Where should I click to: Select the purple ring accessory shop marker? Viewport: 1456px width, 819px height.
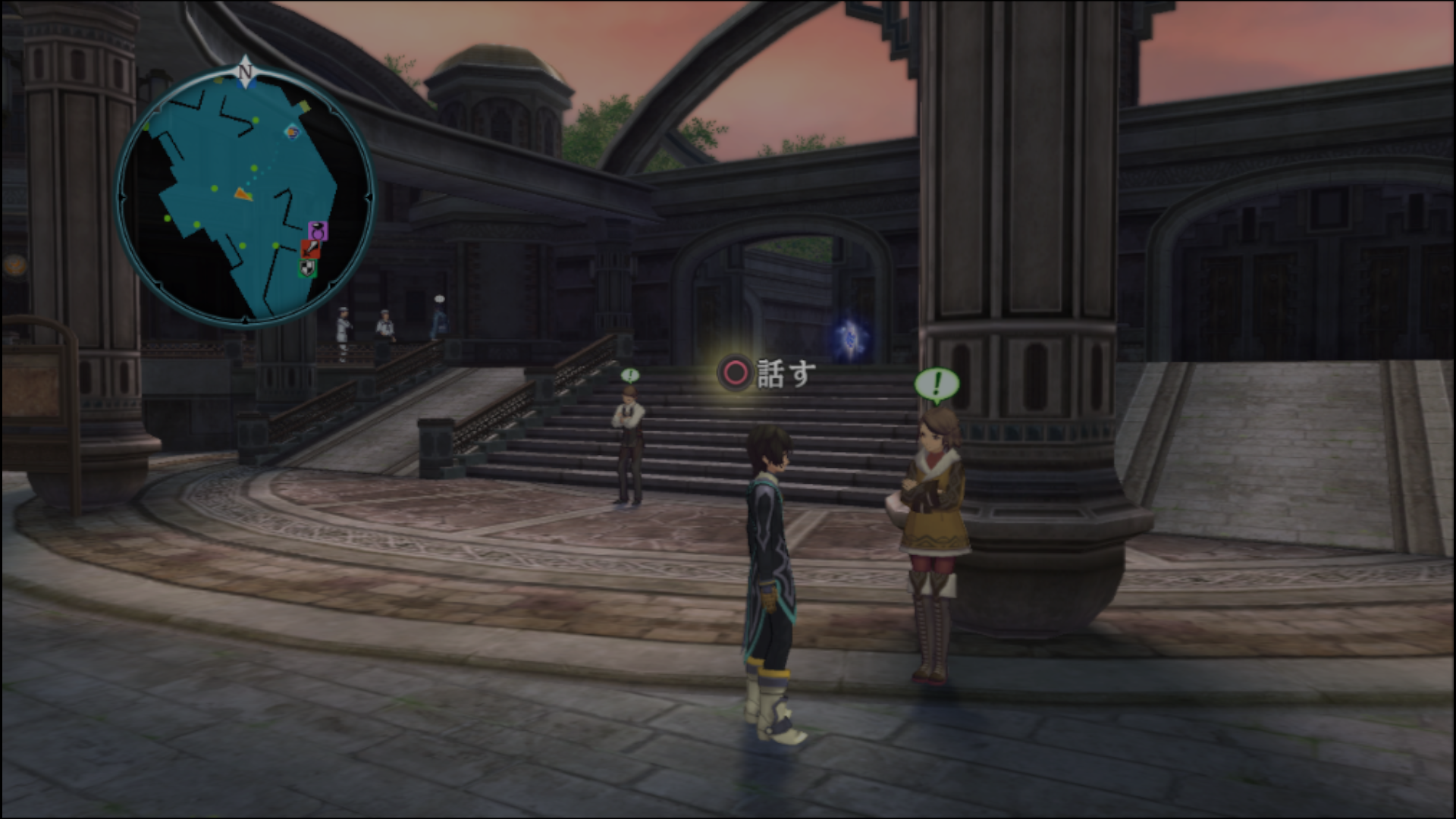[318, 230]
